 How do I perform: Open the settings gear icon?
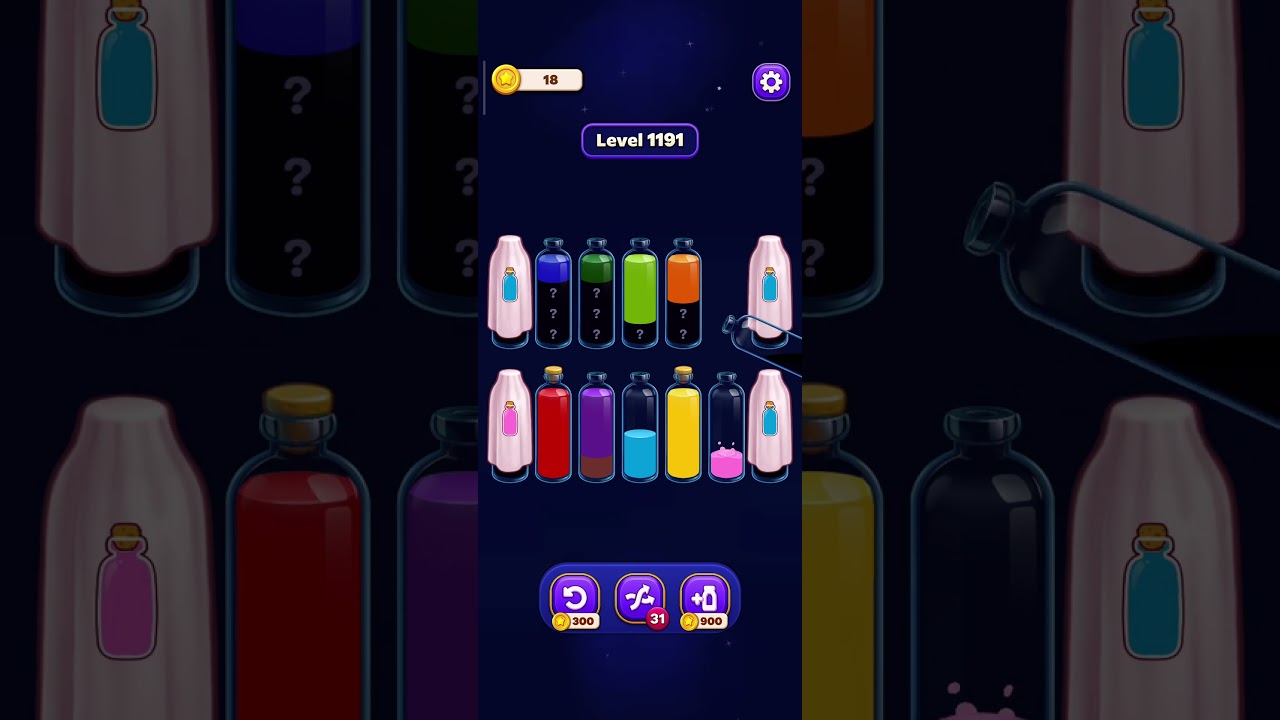pyautogui.click(x=770, y=81)
